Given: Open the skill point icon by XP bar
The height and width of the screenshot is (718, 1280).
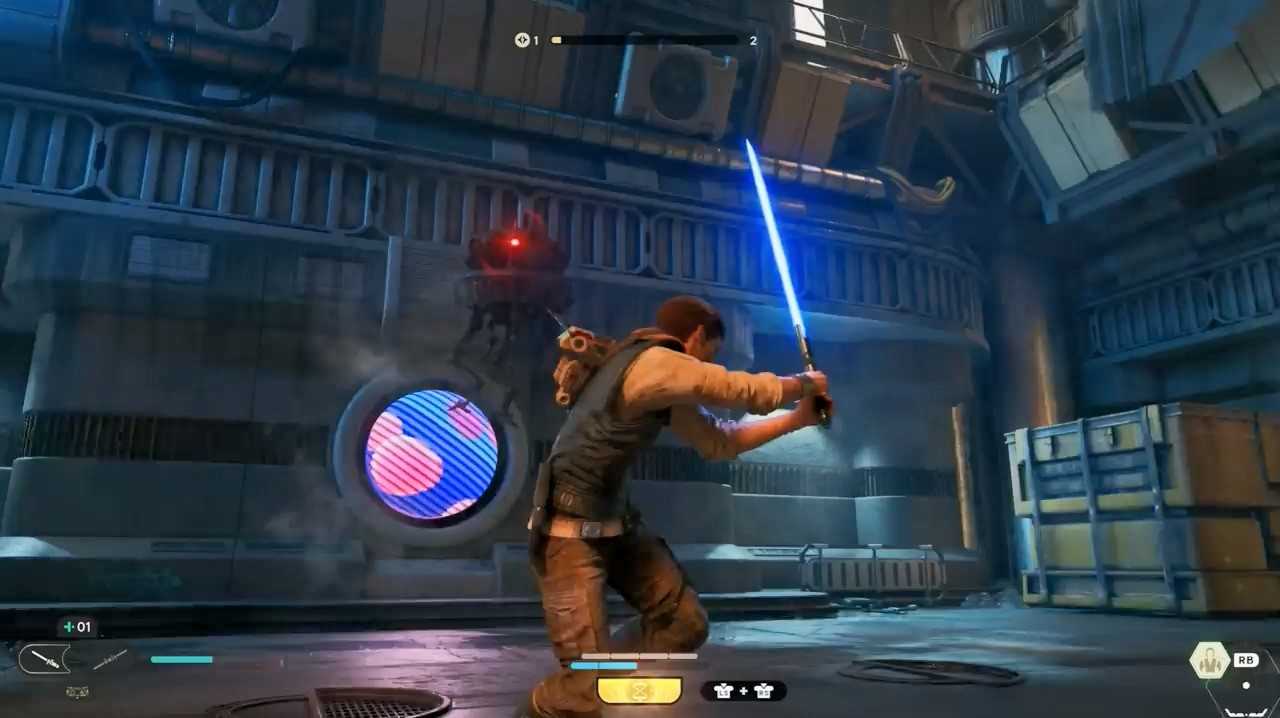Looking at the screenshot, I should [x=521, y=40].
